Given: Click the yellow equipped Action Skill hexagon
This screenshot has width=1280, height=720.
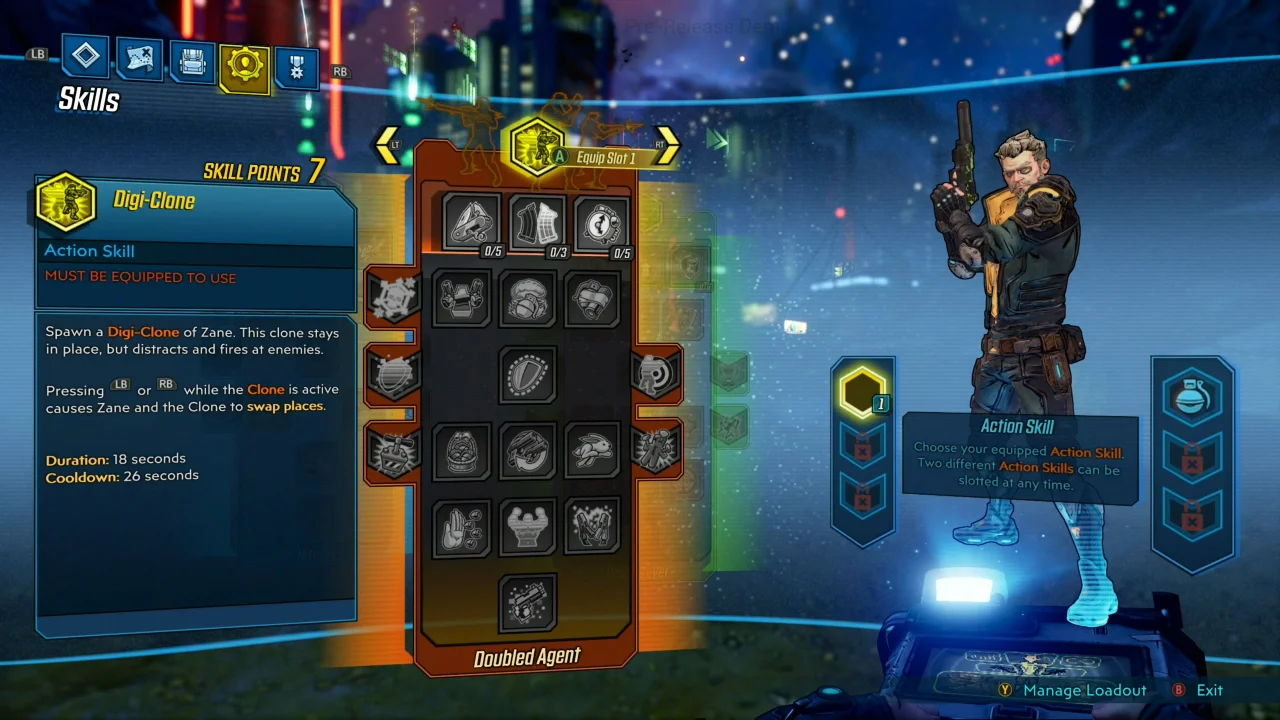Looking at the screenshot, I should [862, 392].
